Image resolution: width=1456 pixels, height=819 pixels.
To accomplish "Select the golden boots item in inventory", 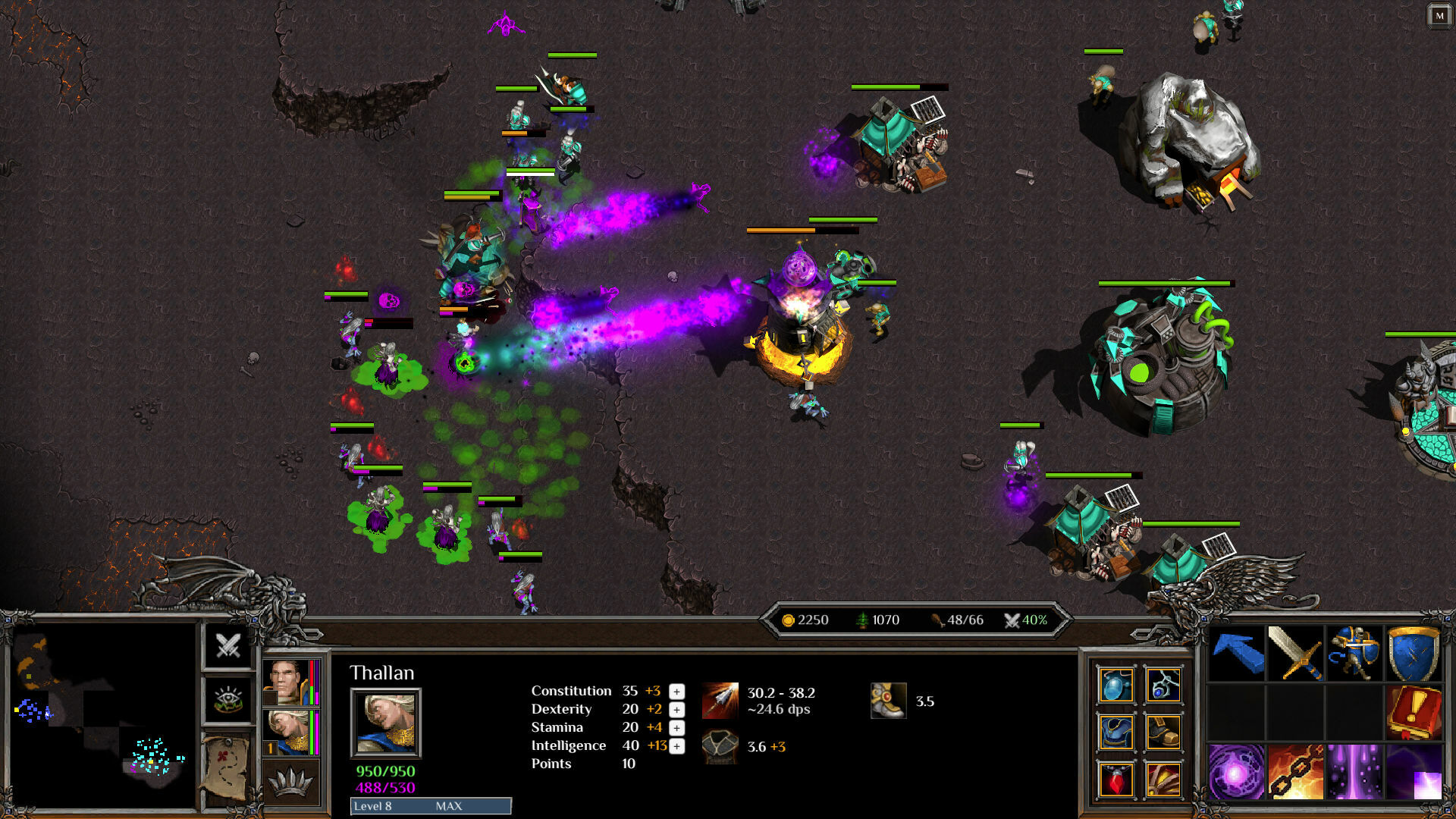I will 1164,732.
